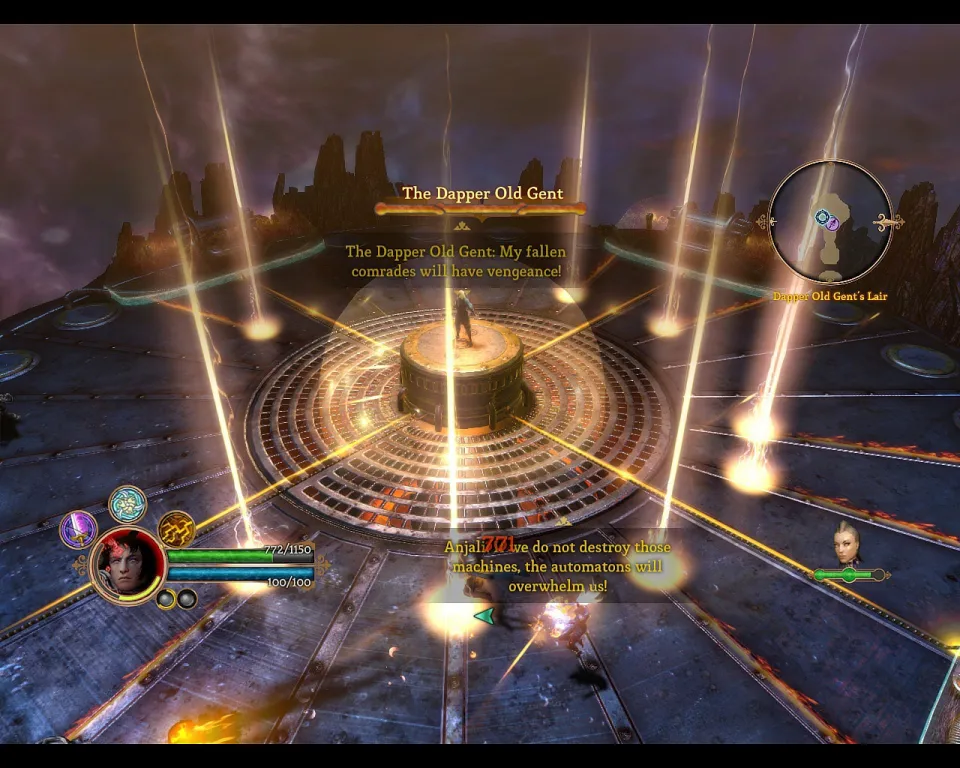This screenshot has width=960, height=768.
Task: Click the teal ring marker on the minimap
Action: (x=822, y=216)
